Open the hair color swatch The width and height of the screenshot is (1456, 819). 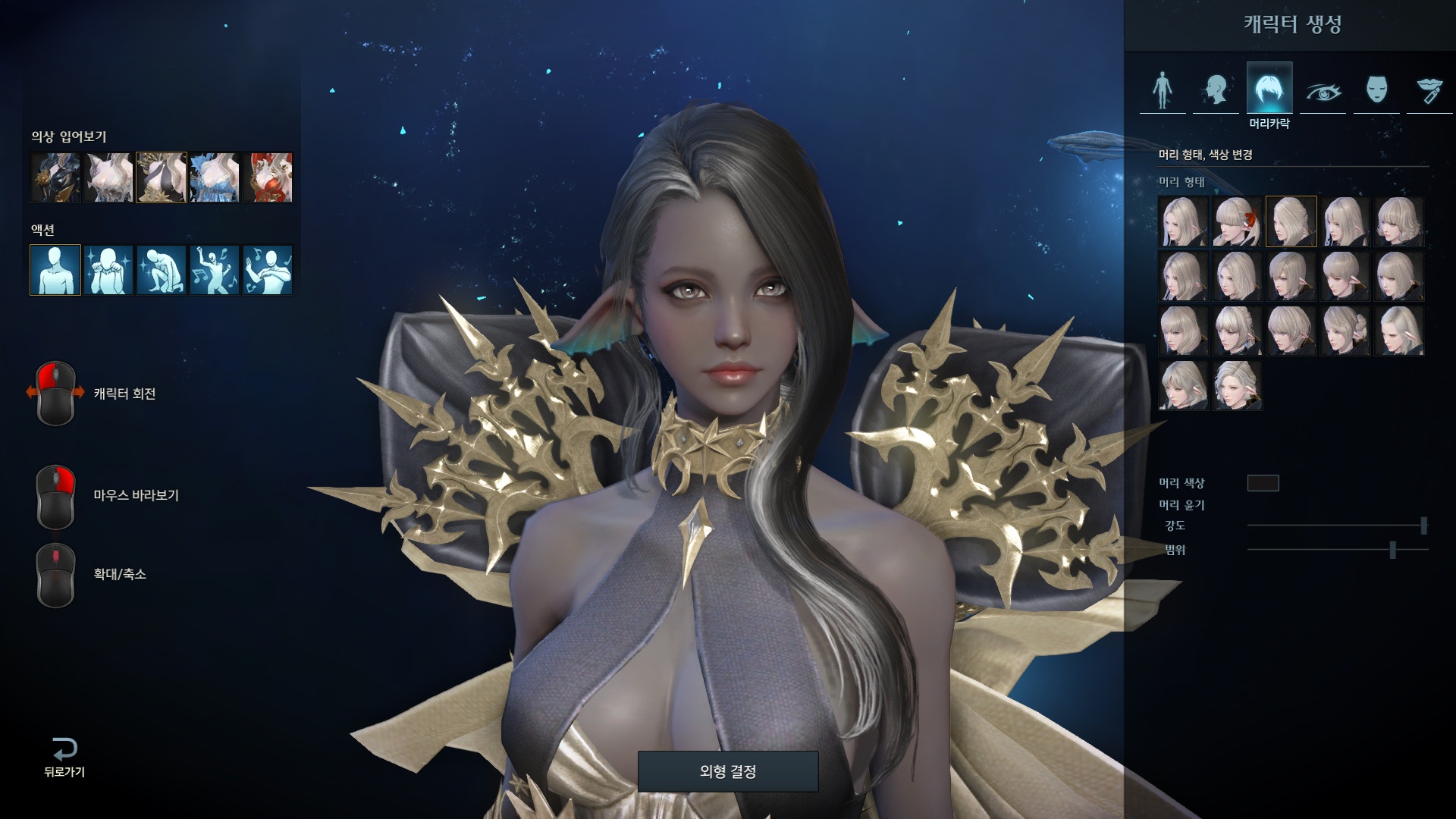pos(1263,483)
